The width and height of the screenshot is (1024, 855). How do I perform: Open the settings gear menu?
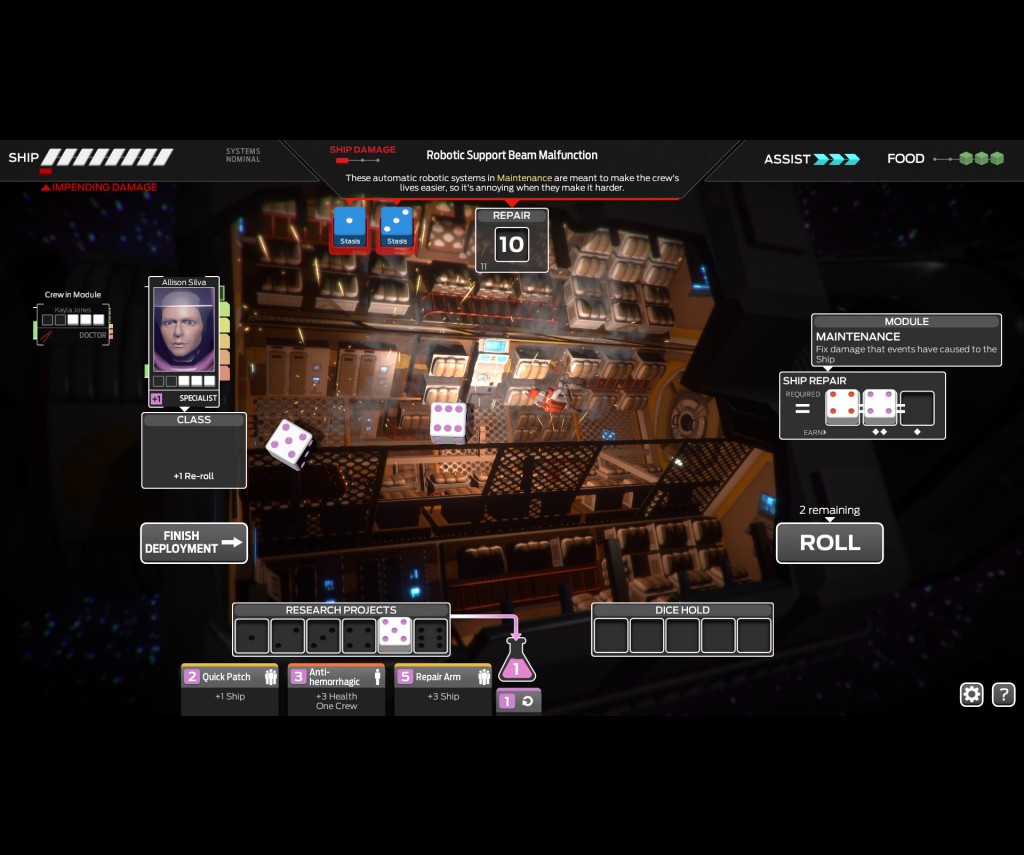tap(971, 695)
